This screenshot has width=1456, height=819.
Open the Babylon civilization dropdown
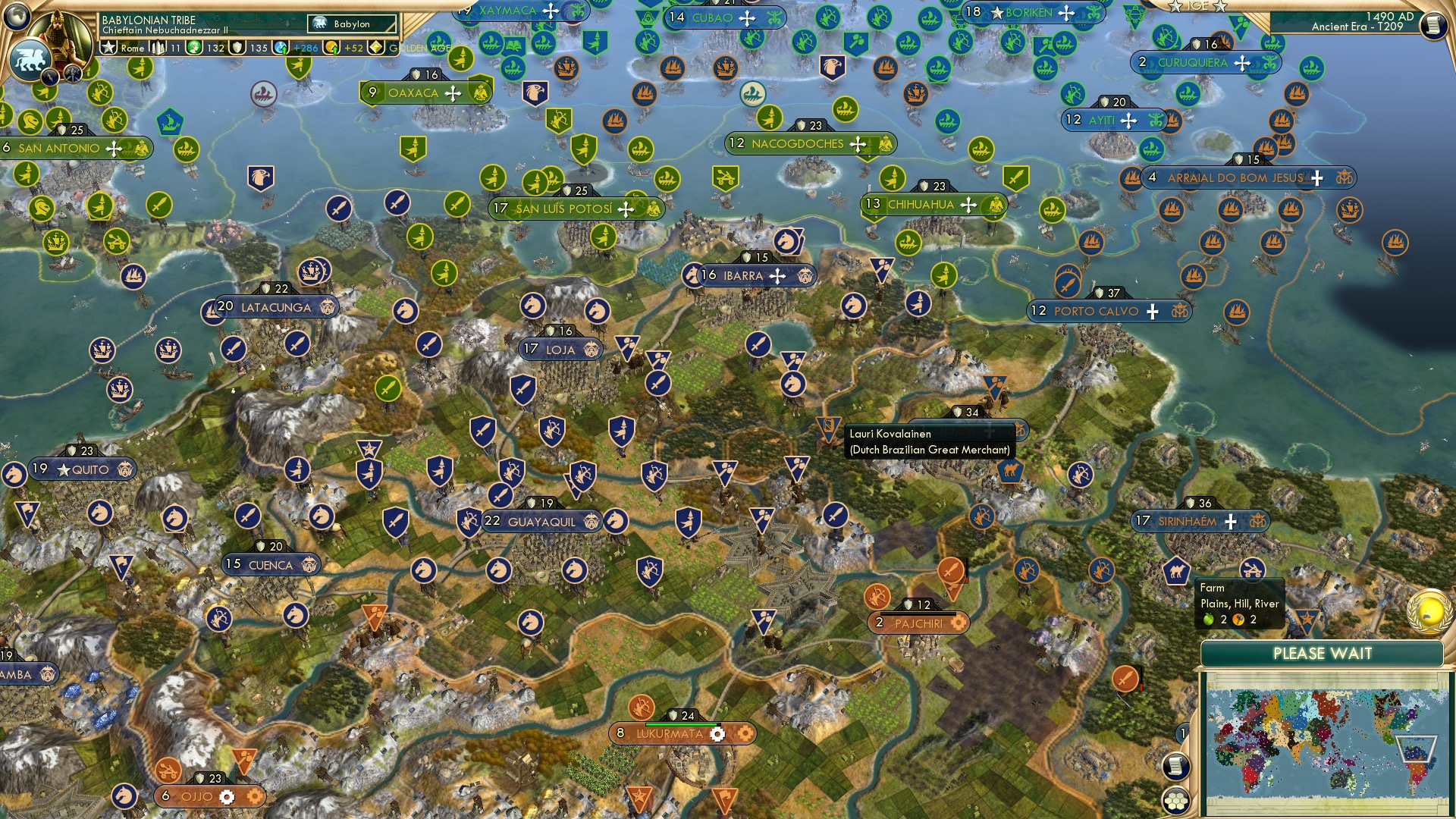point(352,24)
